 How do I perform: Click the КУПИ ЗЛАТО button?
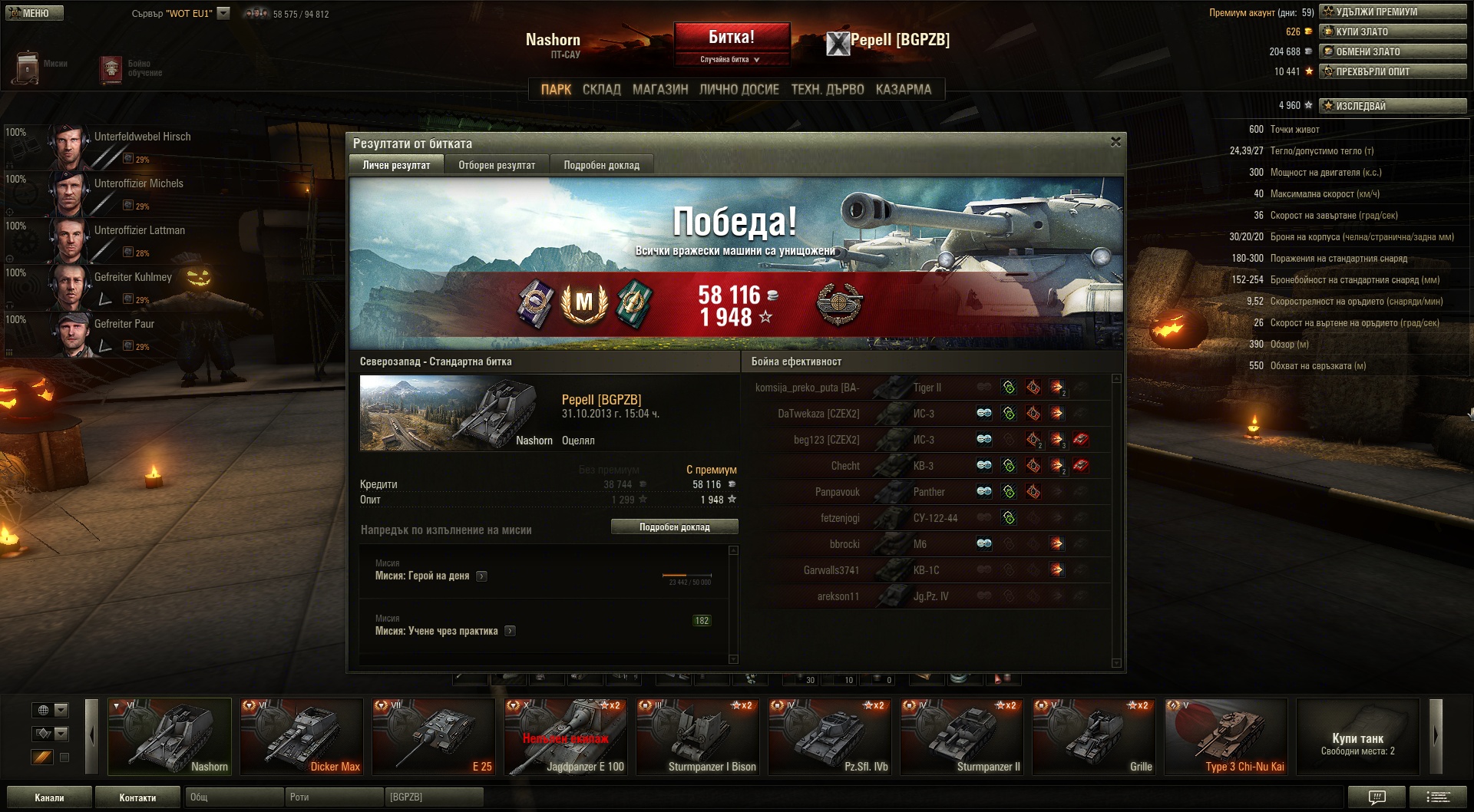coord(1393,31)
